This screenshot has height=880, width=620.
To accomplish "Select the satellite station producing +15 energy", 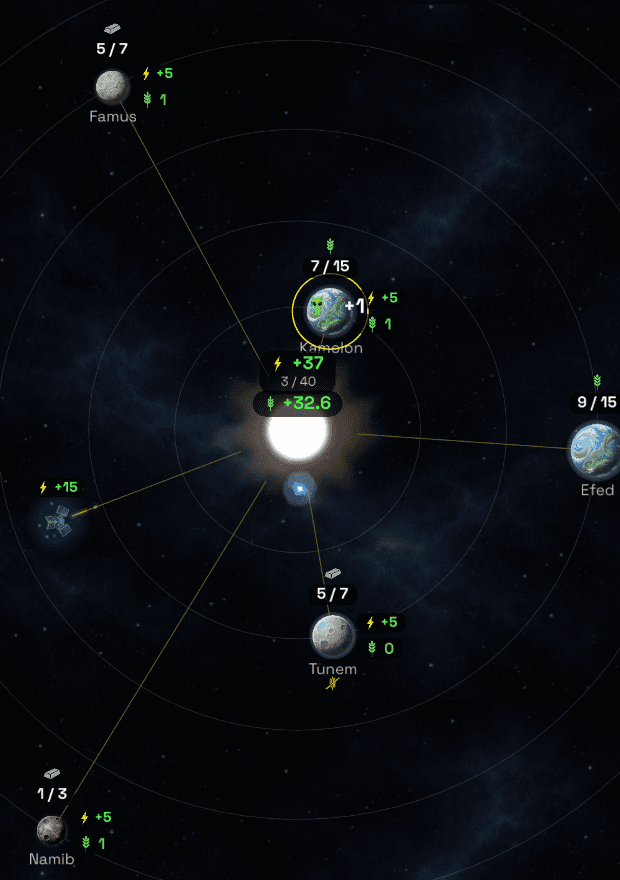I will coord(56,520).
